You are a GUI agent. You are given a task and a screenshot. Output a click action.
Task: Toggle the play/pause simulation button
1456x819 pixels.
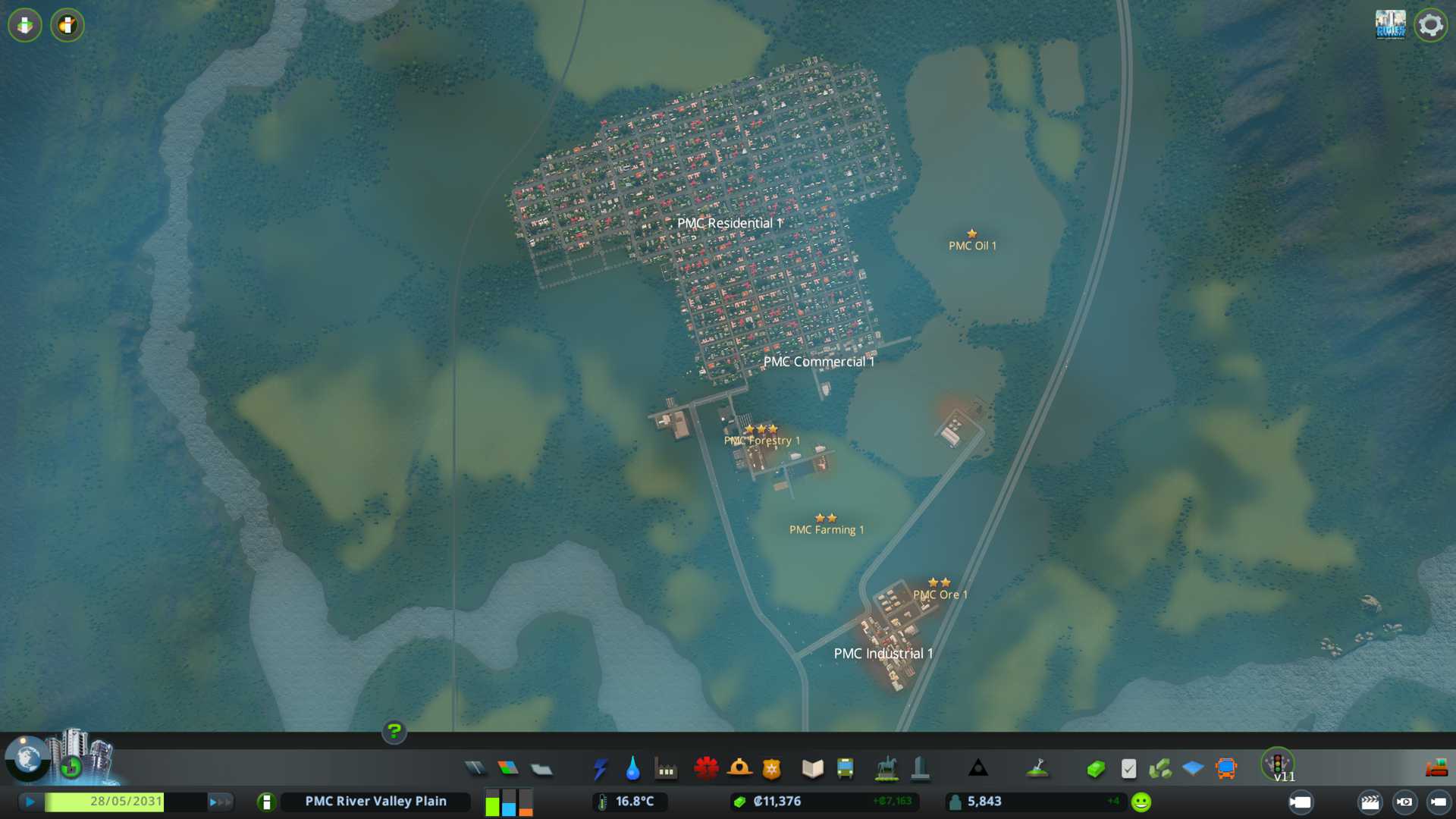(x=30, y=802)
